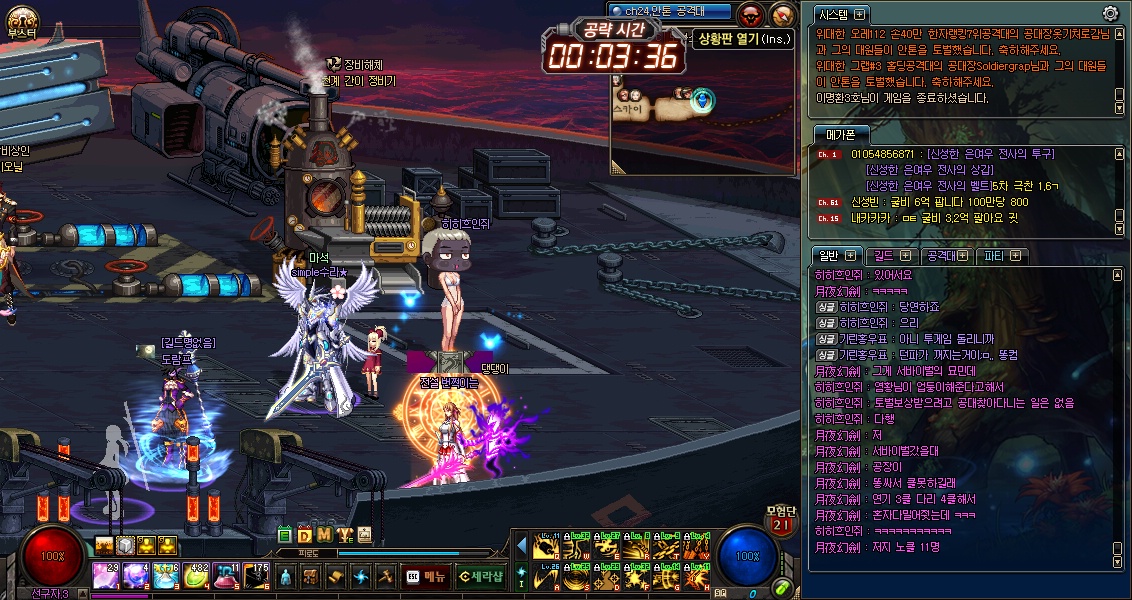Open the hammer icon in menu bar
Screen dimensions: 1132x600
tap(385, 576)
